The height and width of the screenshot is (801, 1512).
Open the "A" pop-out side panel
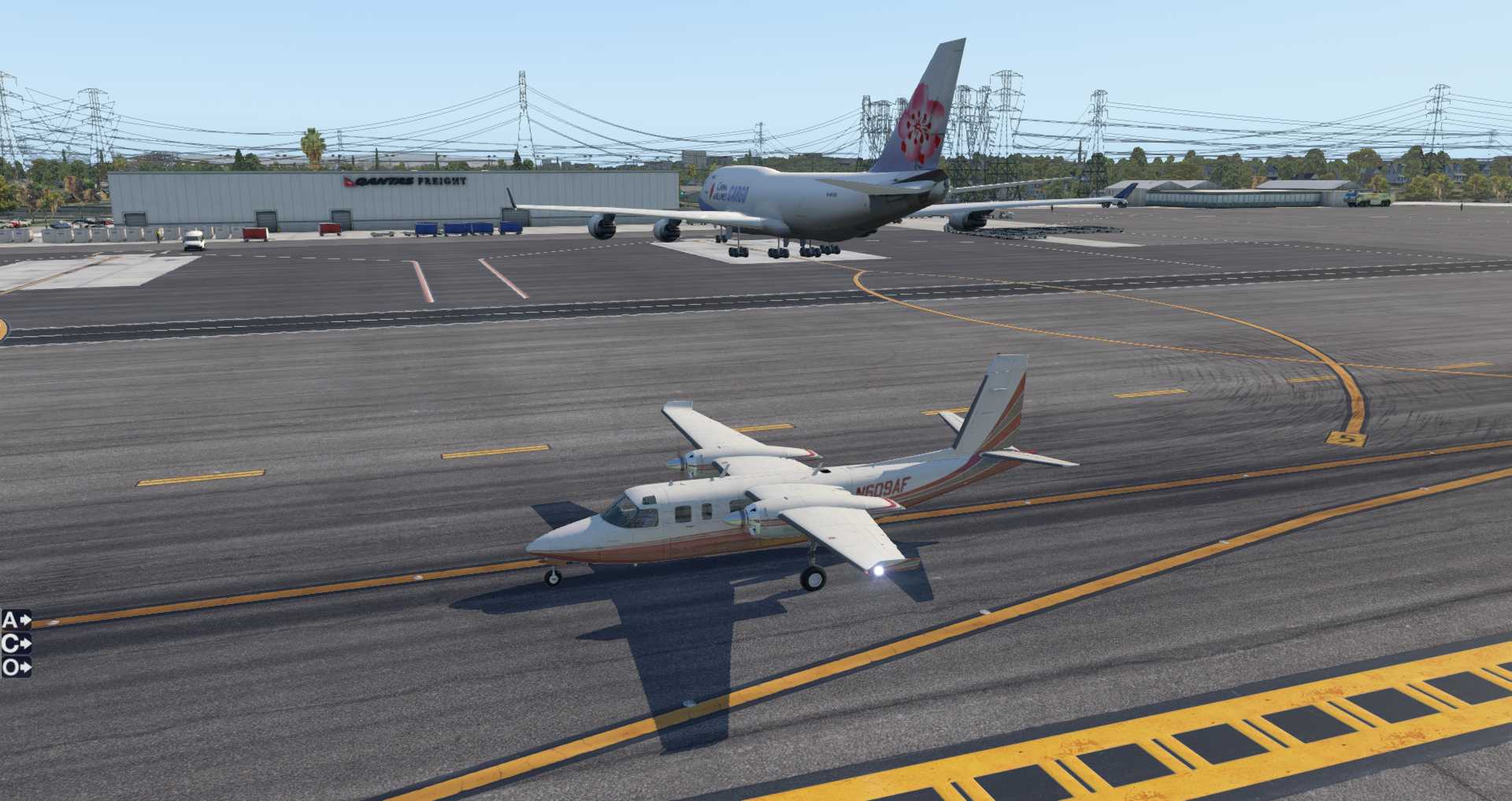pyautogui.click(x=16, y=620)
